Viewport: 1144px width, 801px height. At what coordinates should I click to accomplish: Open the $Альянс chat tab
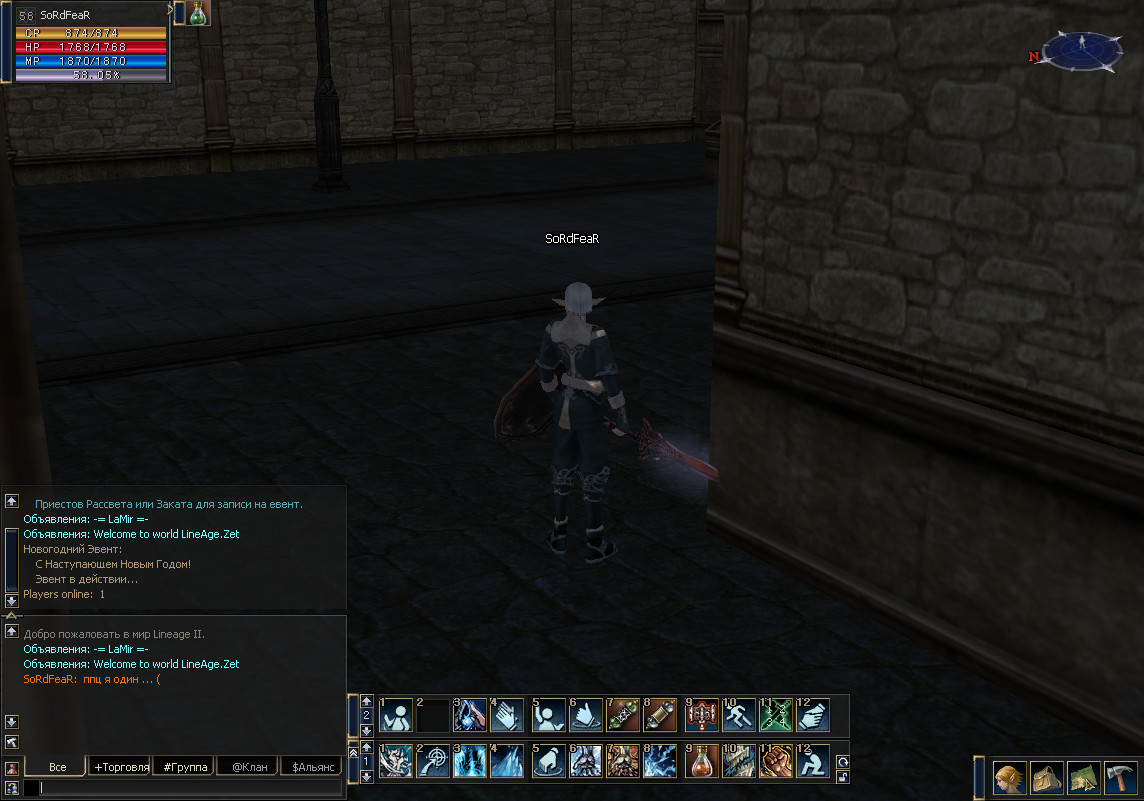[x=311, y=767]
